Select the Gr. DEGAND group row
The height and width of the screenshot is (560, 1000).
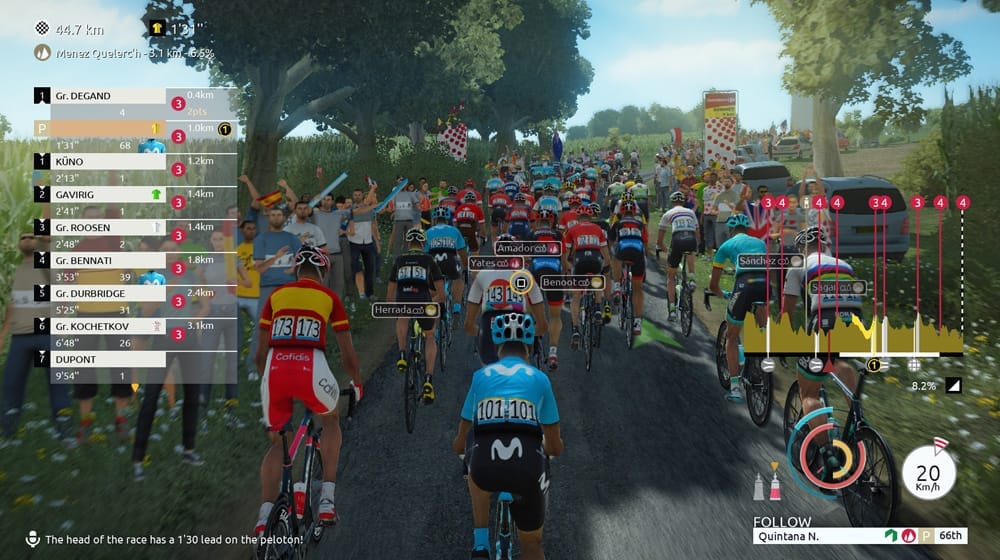100,96
